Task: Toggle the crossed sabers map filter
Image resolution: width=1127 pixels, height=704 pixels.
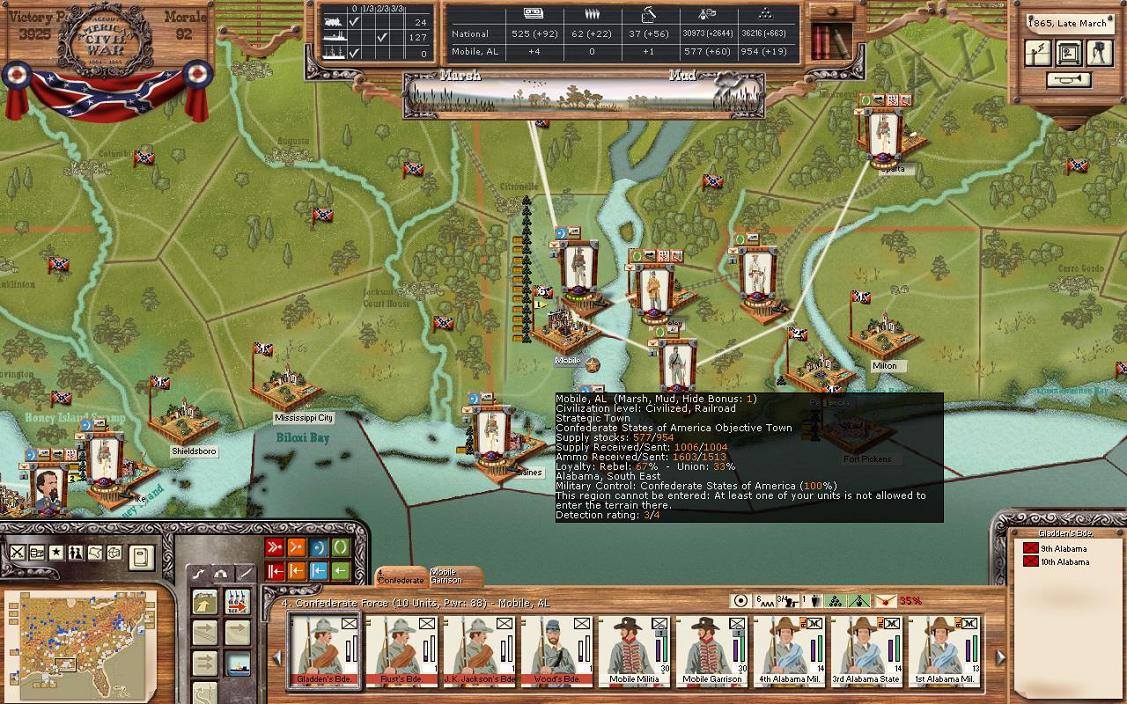Action: tap(17, 553)
